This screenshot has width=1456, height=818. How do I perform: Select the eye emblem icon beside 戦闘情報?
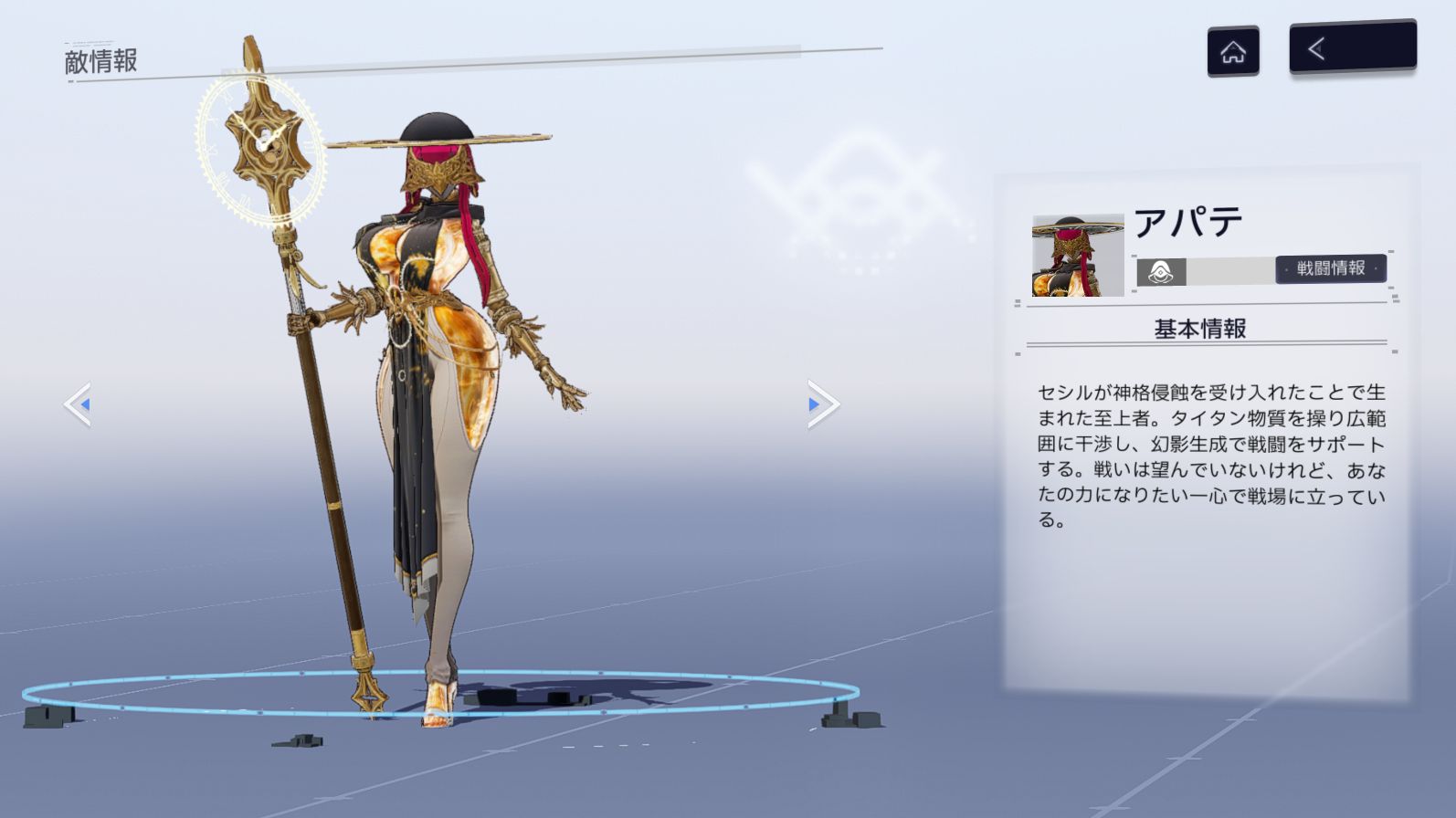coord(1161,272)
